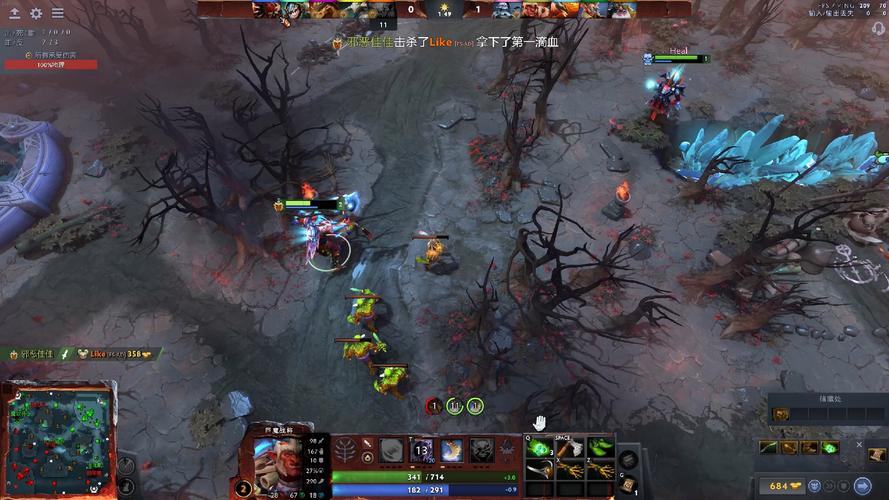Open the shop via 684 gold button

click(x=781, y=486)
